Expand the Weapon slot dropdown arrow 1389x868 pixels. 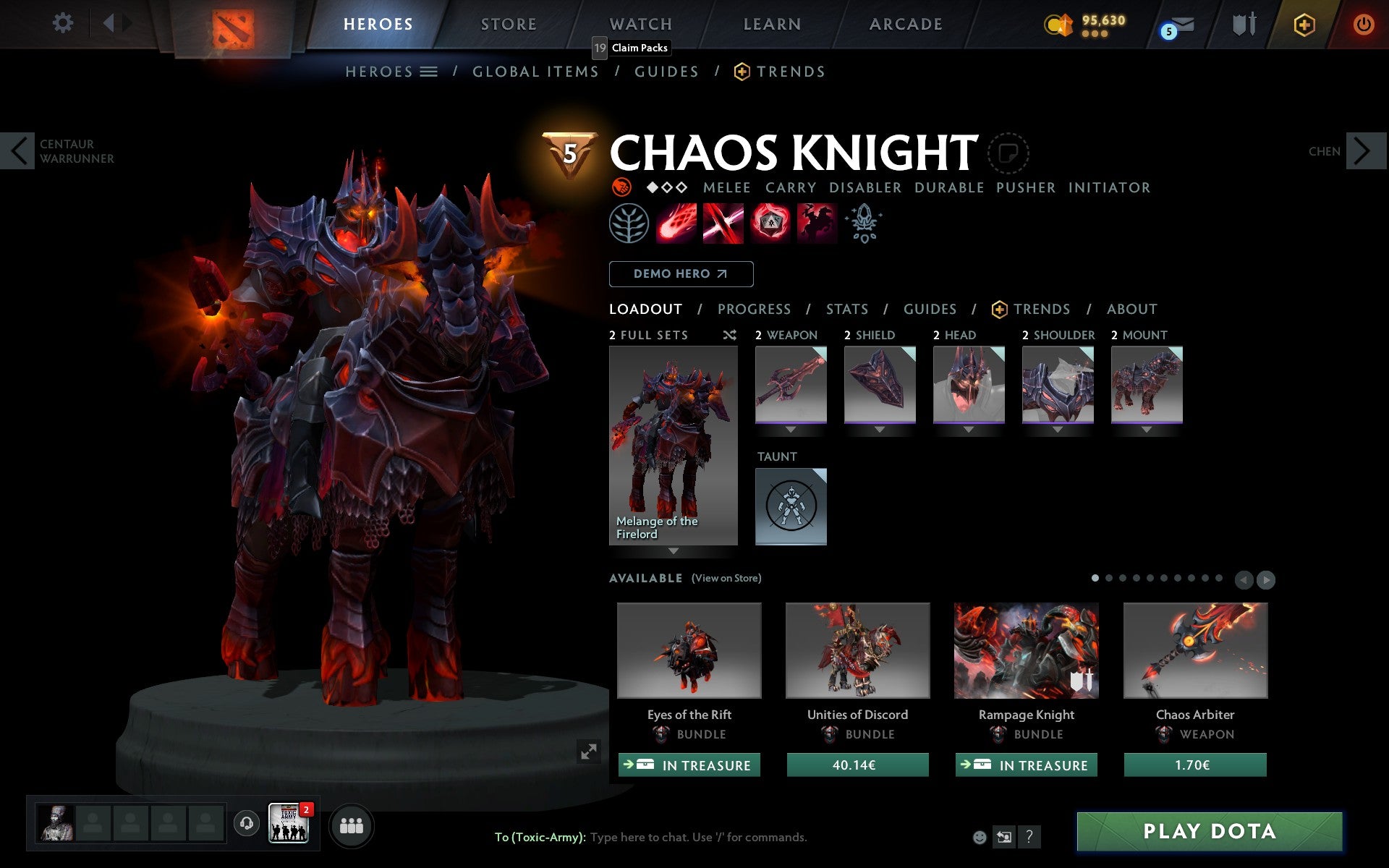pos(790,429)
